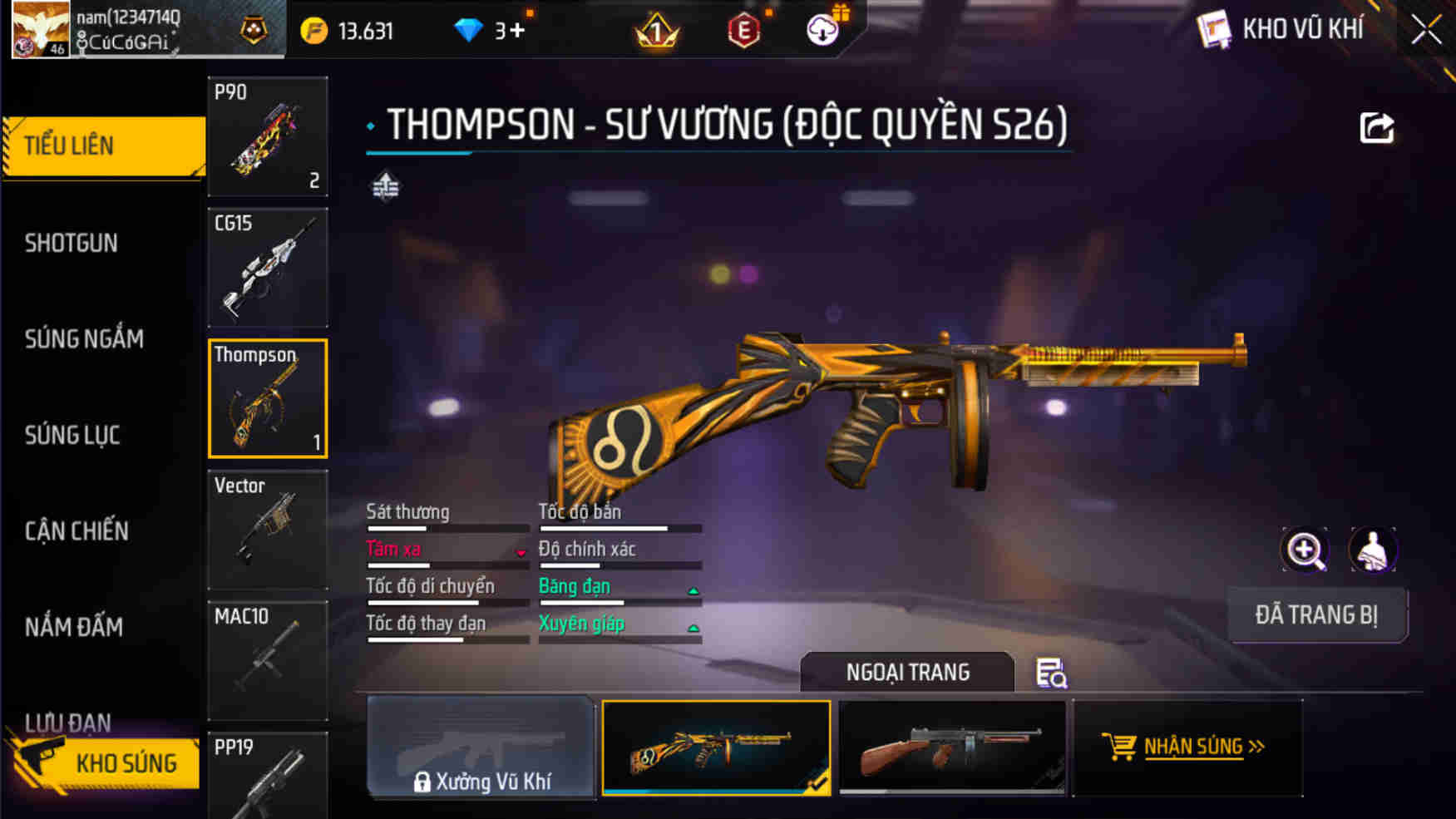Click the magnifier zoom icon near the weapon
The width and height of the screenshot is (1456, 819).
click(1305, 550)
